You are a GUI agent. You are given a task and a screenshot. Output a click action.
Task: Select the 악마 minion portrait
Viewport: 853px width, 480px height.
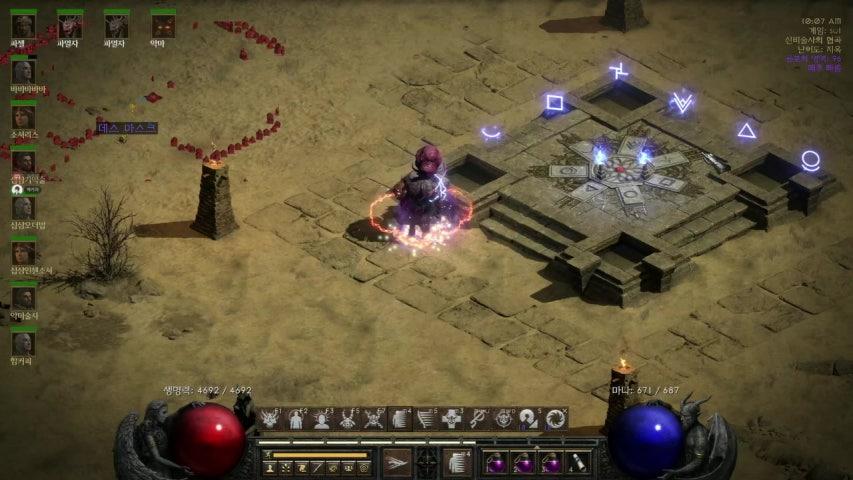click(161, 26)
